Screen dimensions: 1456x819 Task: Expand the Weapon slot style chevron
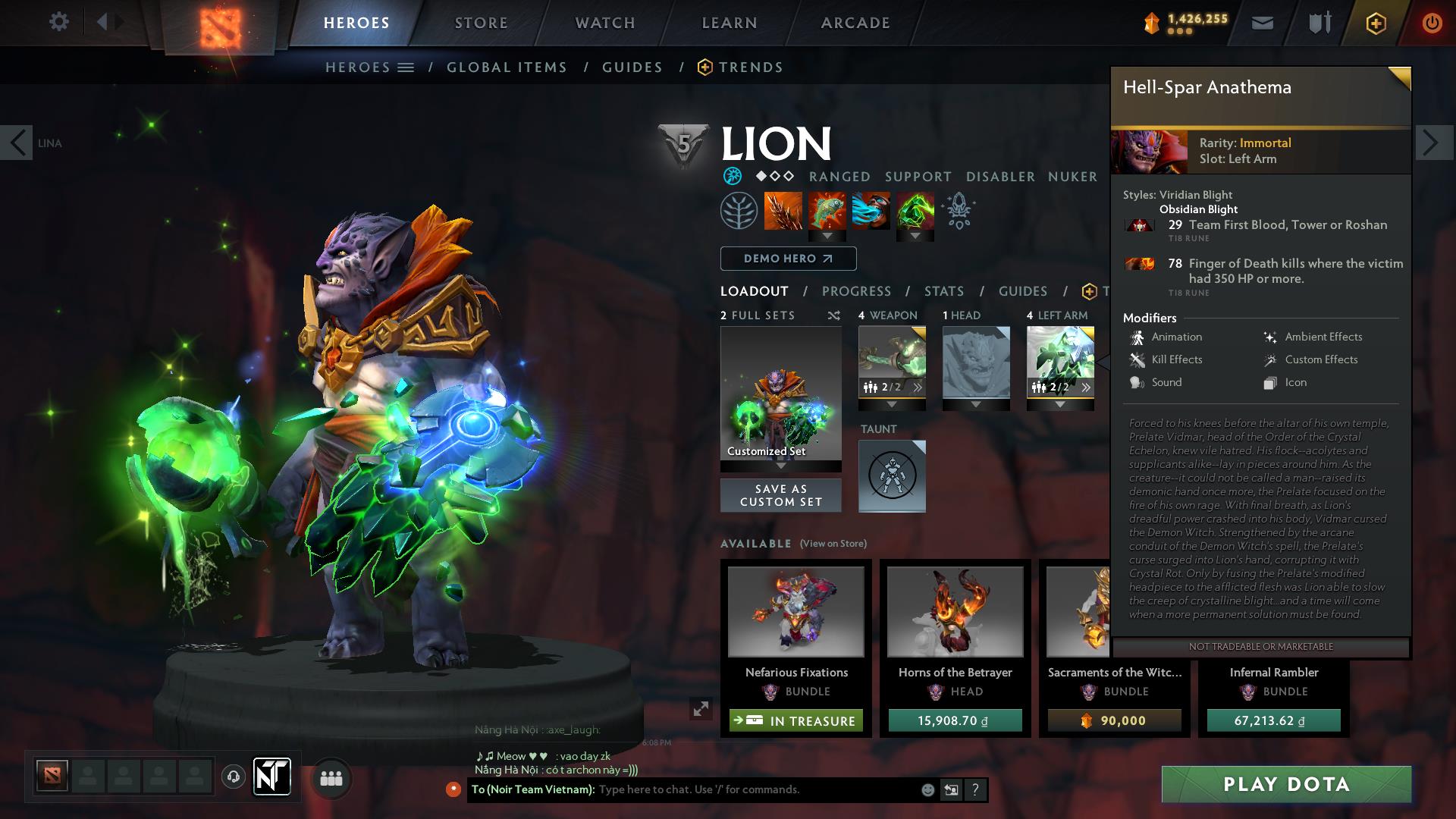click(x=891, y=403)
